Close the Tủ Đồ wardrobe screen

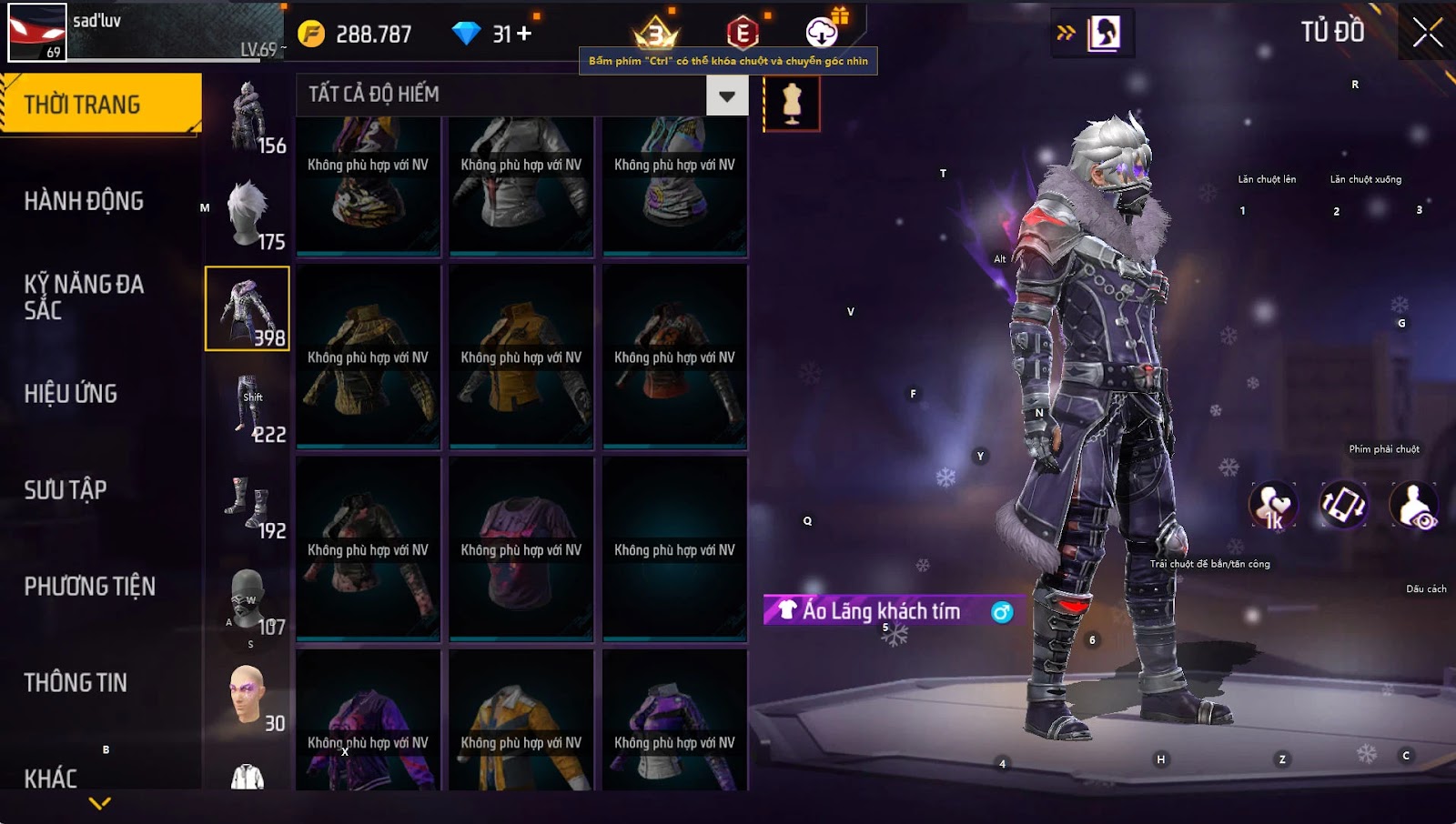pyautogui.click(x=1427, y=33)
